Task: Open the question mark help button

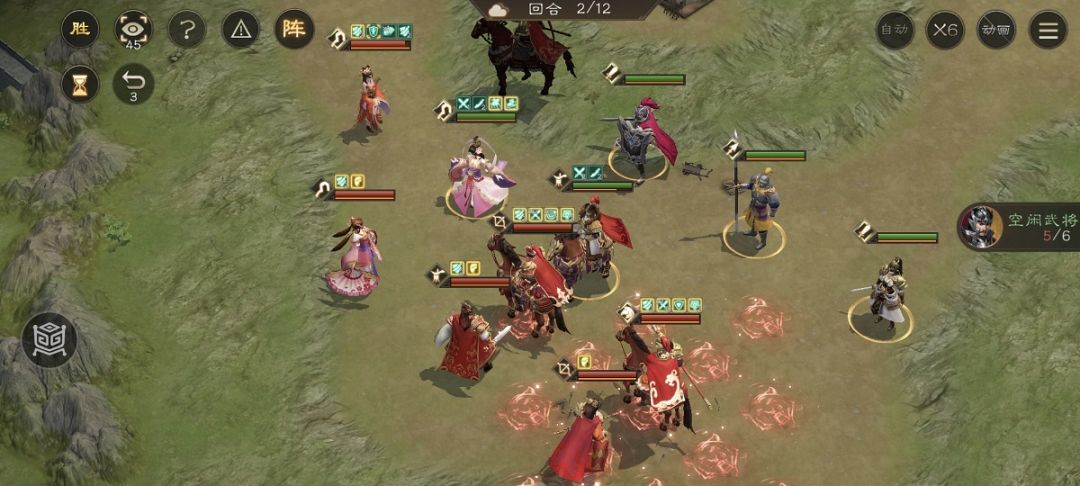Action: [187, 29]
